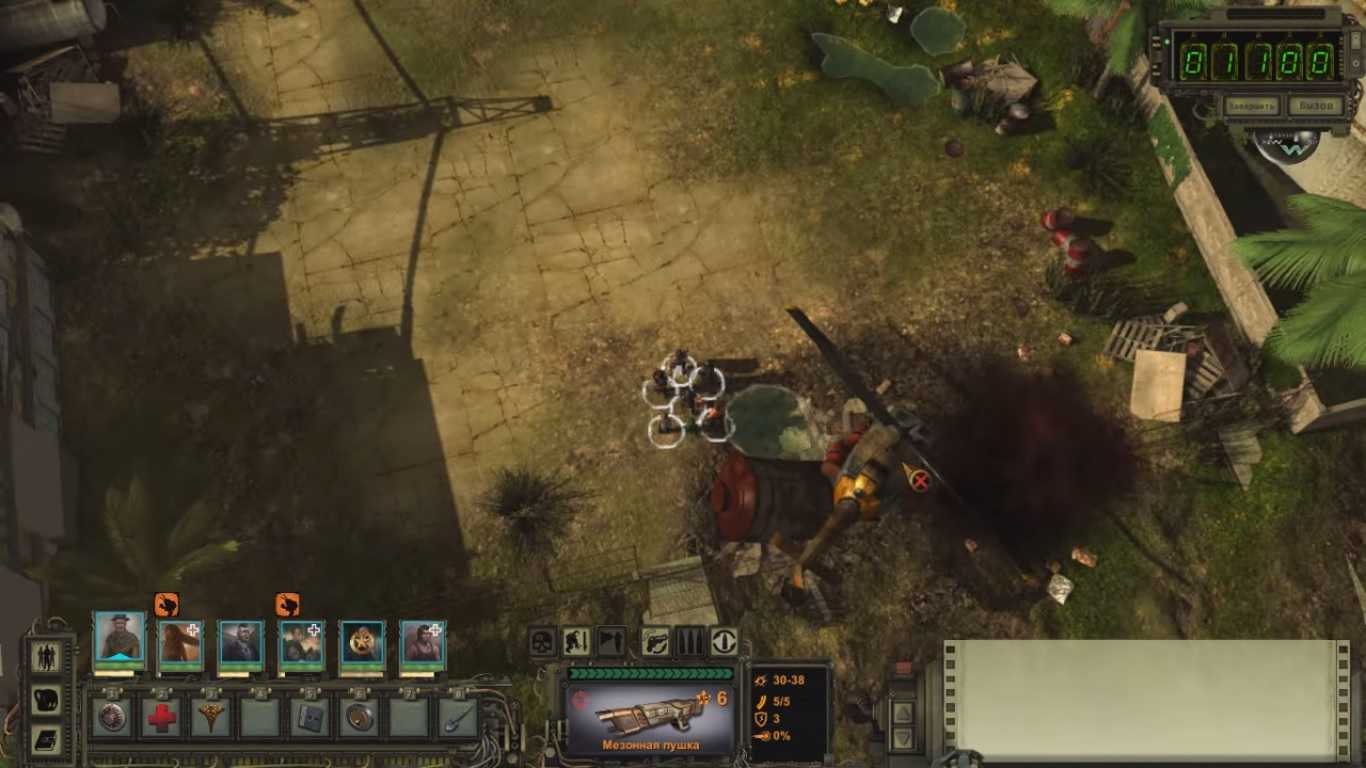Image resolution: width=1366 pixels, height=768 pixels.
Task: Click the megaphone action icon
Action: (611, 641)
